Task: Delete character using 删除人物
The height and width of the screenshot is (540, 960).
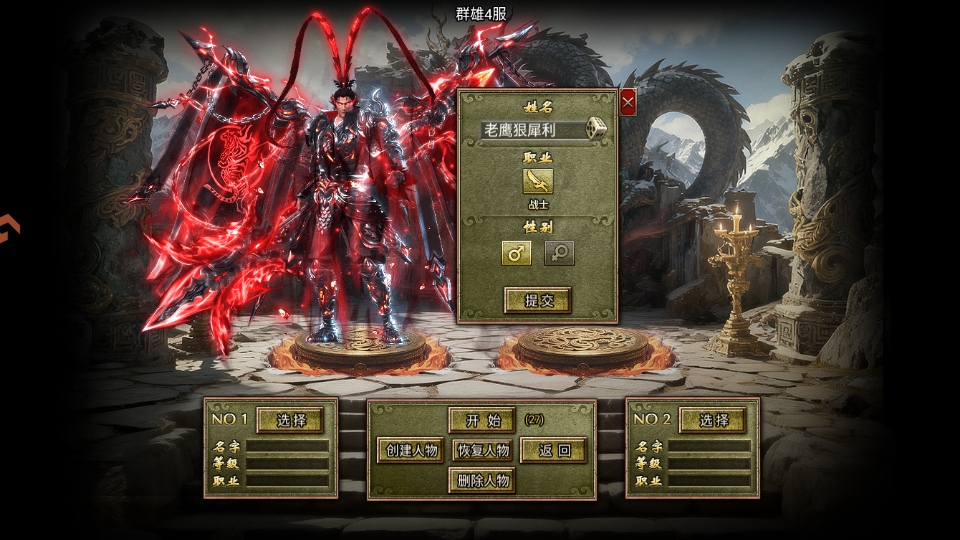Action: pyautogui.click(x=482, y=481)
